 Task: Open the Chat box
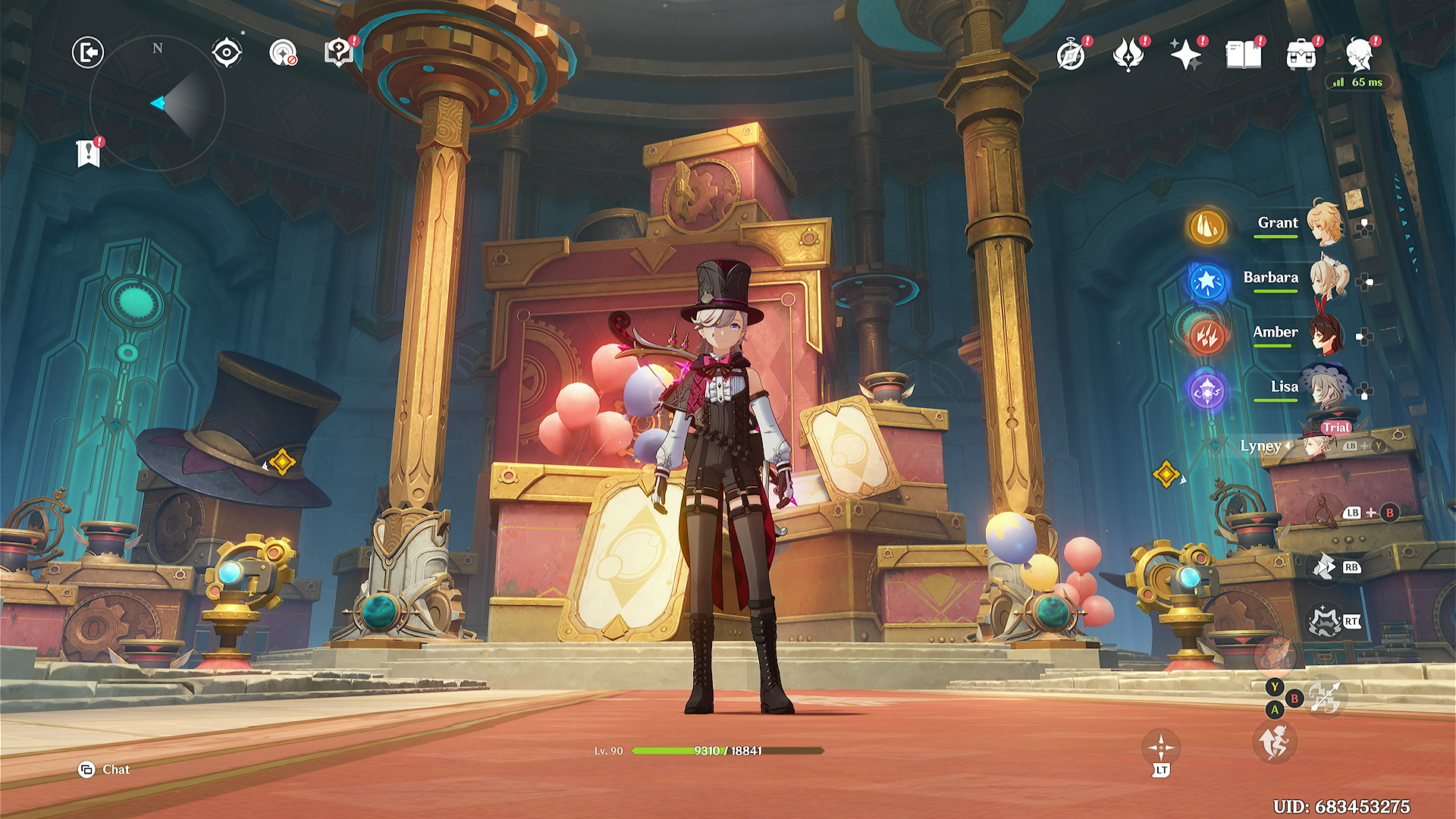click(x=105, y=770)
